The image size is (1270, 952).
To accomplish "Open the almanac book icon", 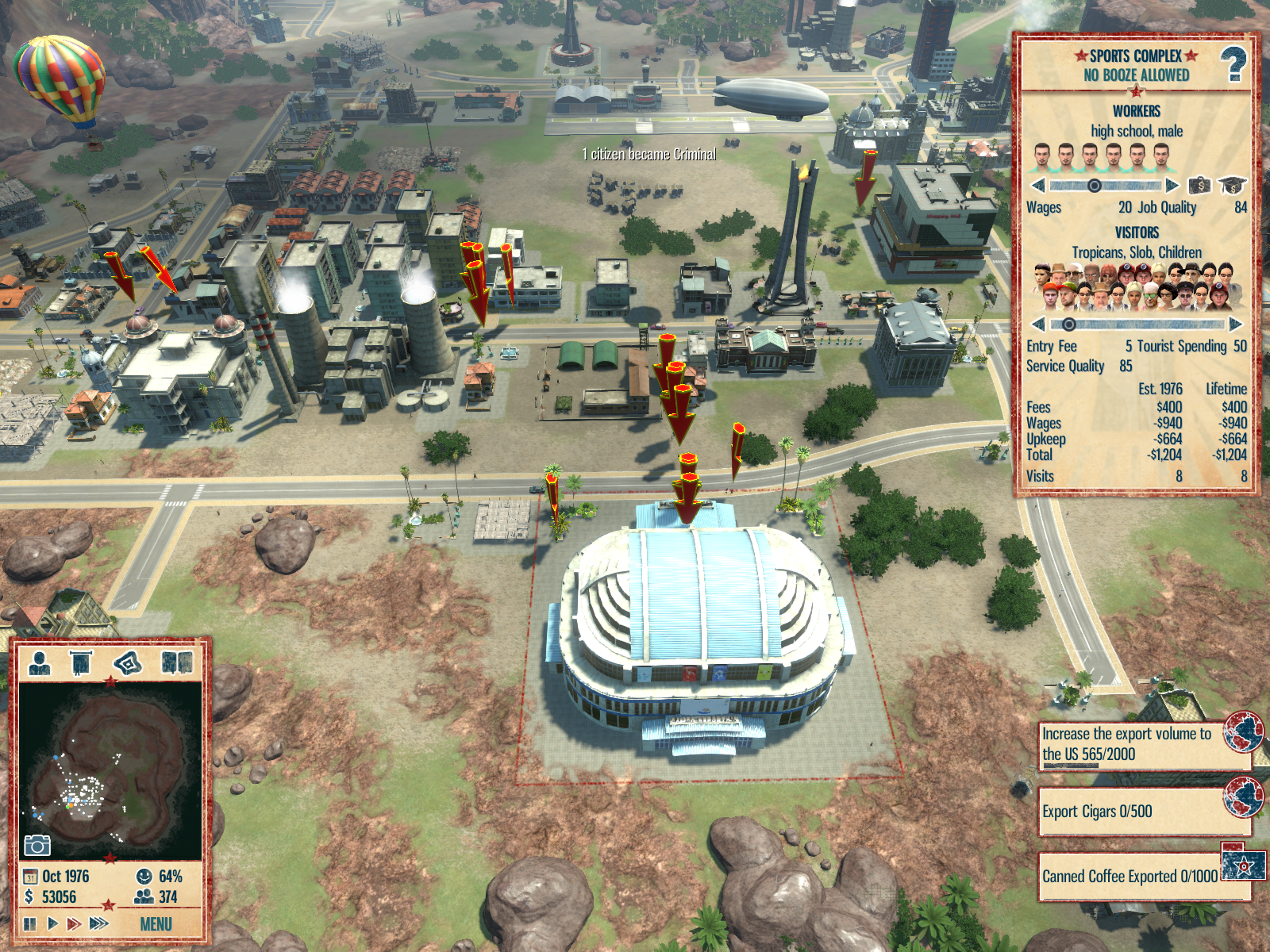I will pyautogui.click(x=177, y=662).
